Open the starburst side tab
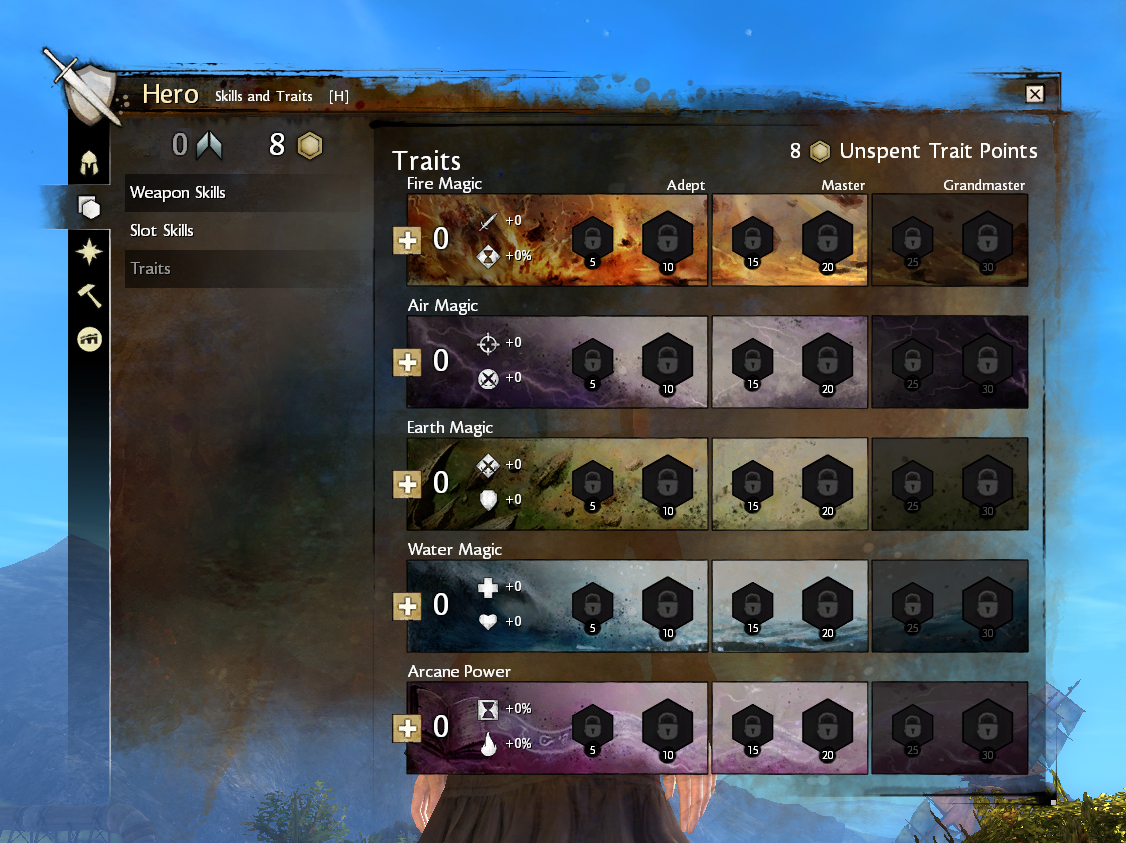 pyautogui.click(x=90, y=252)
